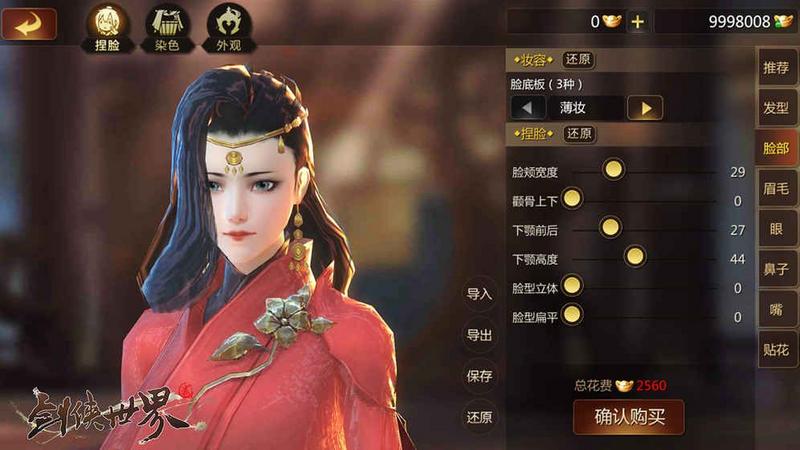Confirm purchase with 确认购买

click(628, 416)
